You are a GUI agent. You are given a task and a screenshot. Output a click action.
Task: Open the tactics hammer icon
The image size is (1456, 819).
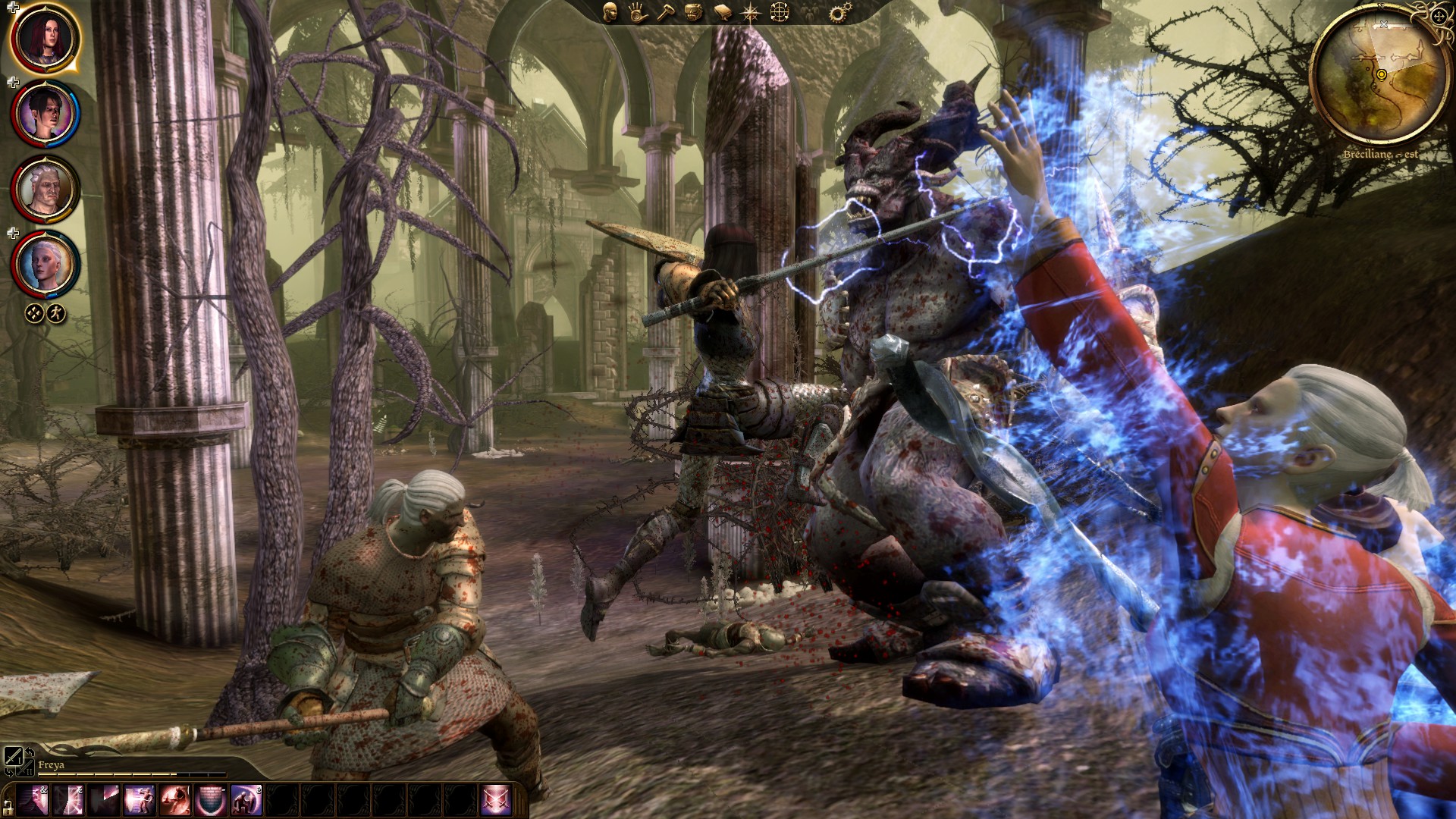665,14
